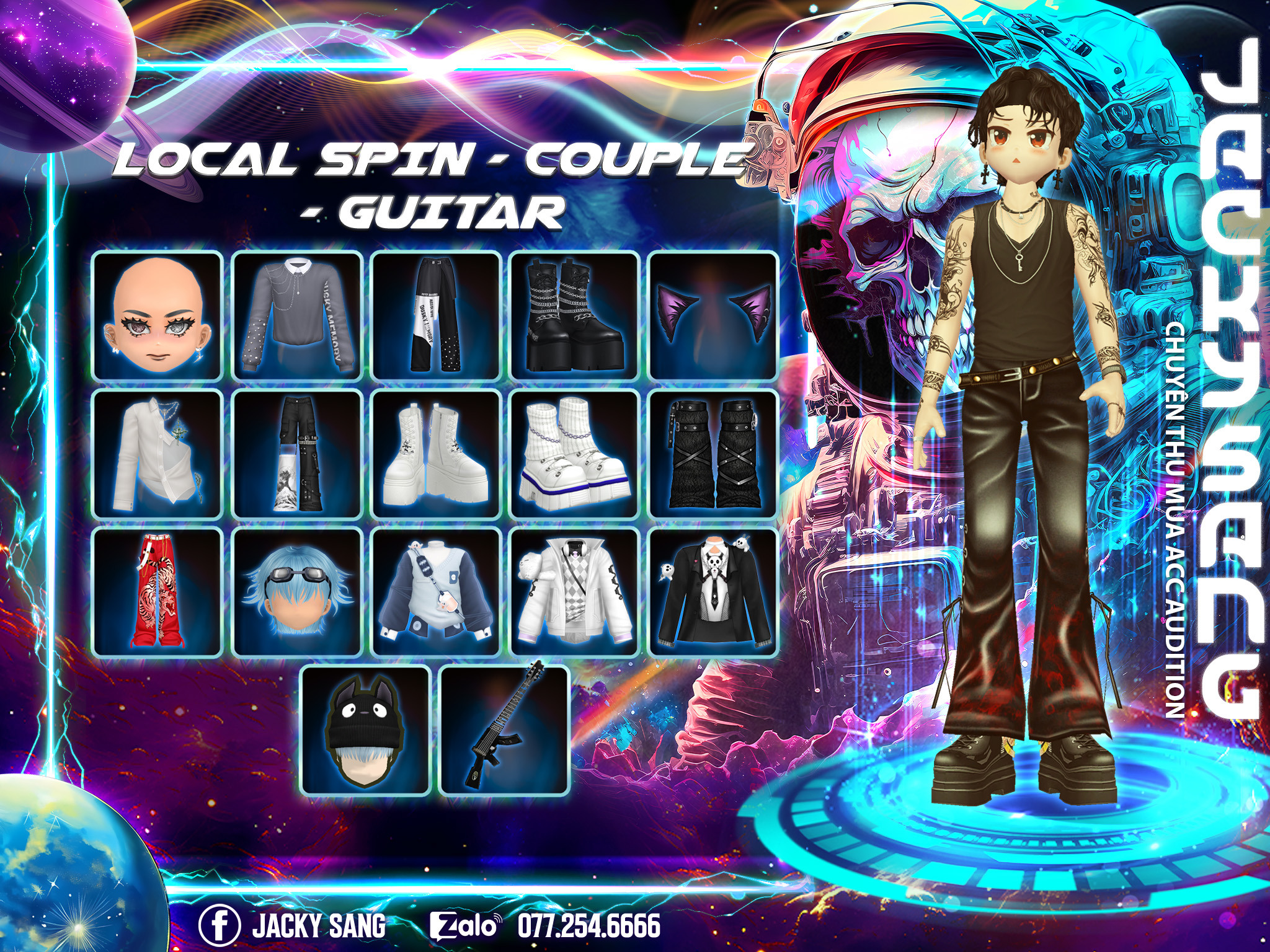1270x952 pixels.
Task: Select the bald face item tile
Action: click(158, 315)
